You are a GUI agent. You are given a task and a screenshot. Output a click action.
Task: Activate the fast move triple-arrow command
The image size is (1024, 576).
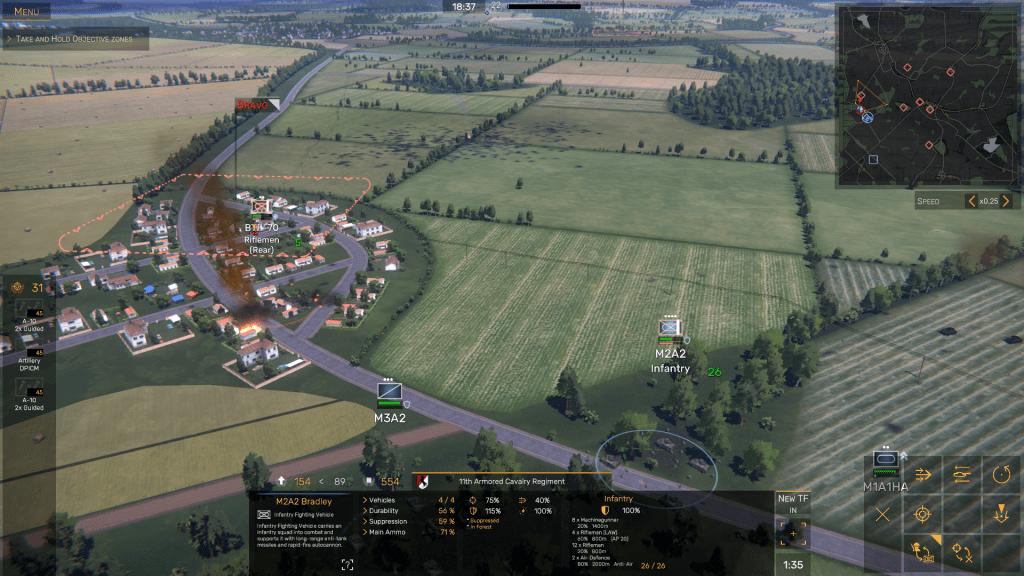(923, 474)
